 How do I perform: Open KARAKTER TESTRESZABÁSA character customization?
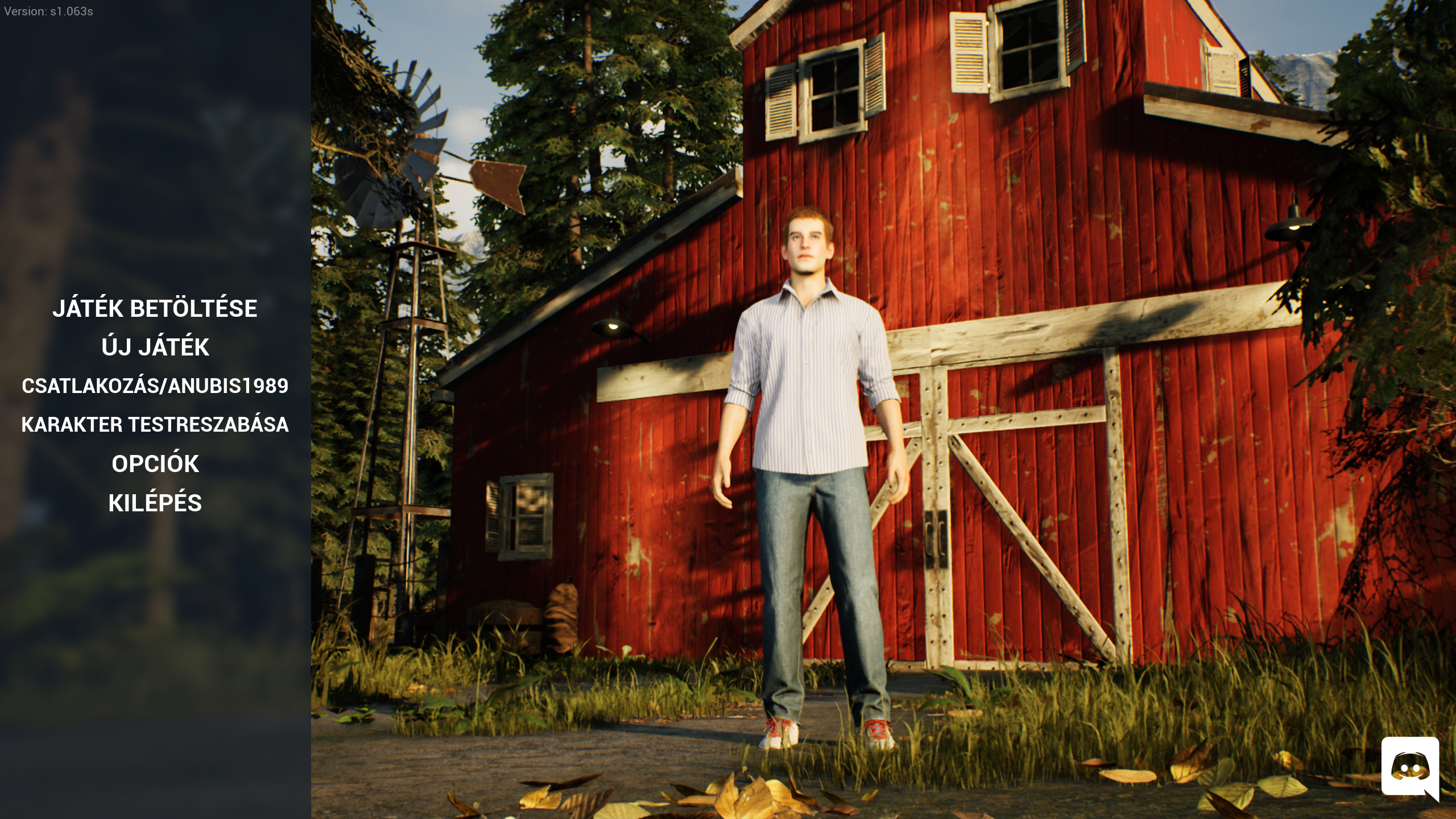pos(155,425)
